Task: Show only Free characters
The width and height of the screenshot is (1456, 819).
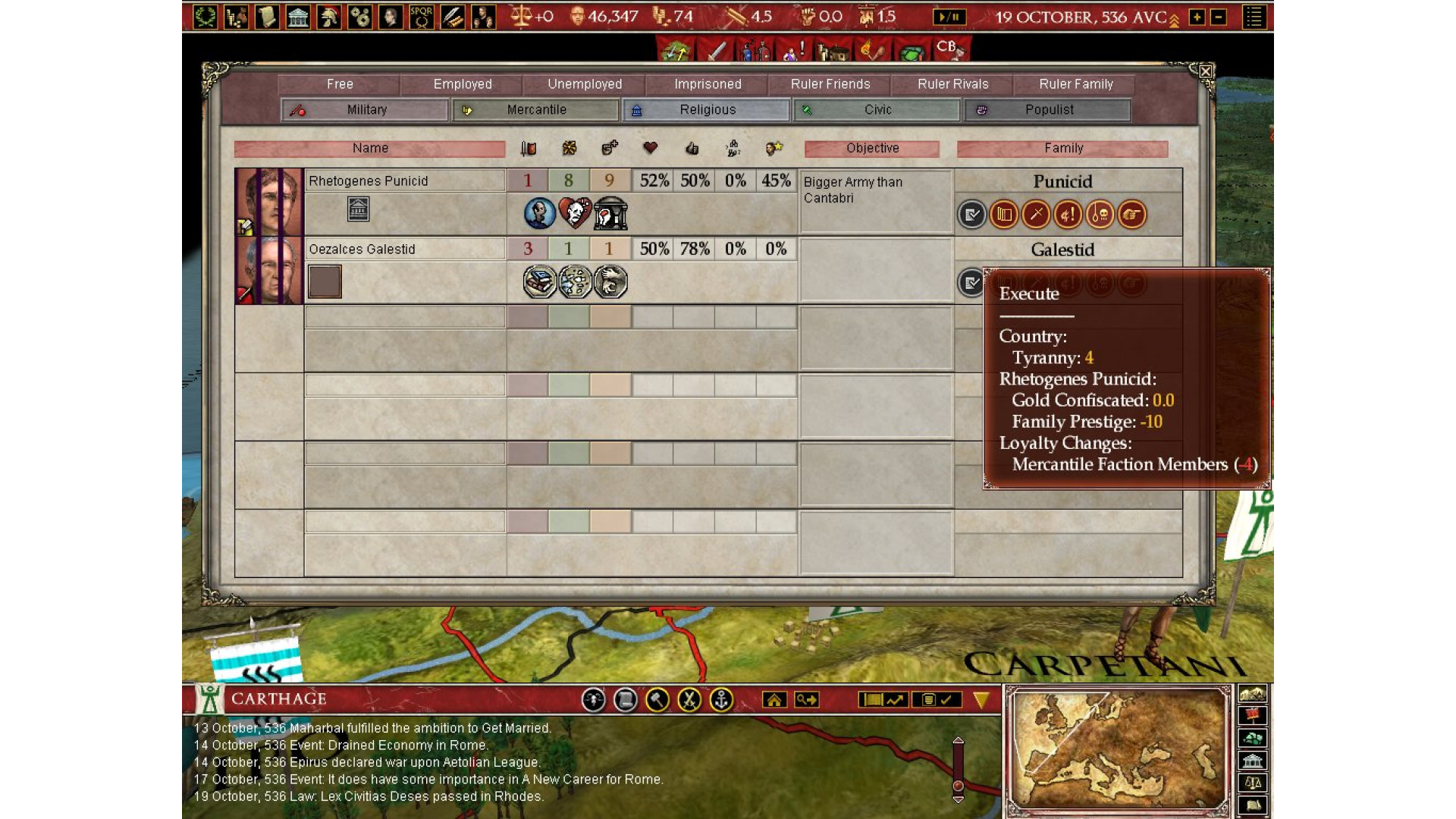Action: (x=339, y=84)
